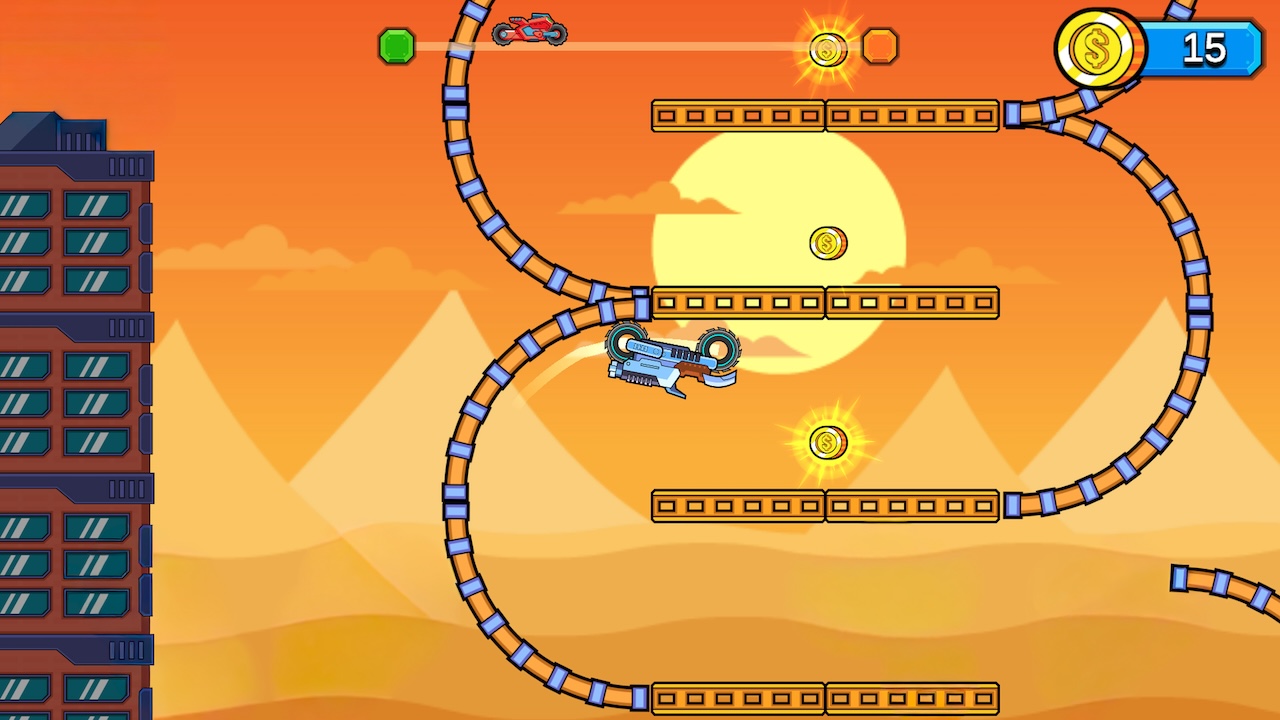Select the green hexagon level start marker
The image size is (1280, 720).
[397, 46]
